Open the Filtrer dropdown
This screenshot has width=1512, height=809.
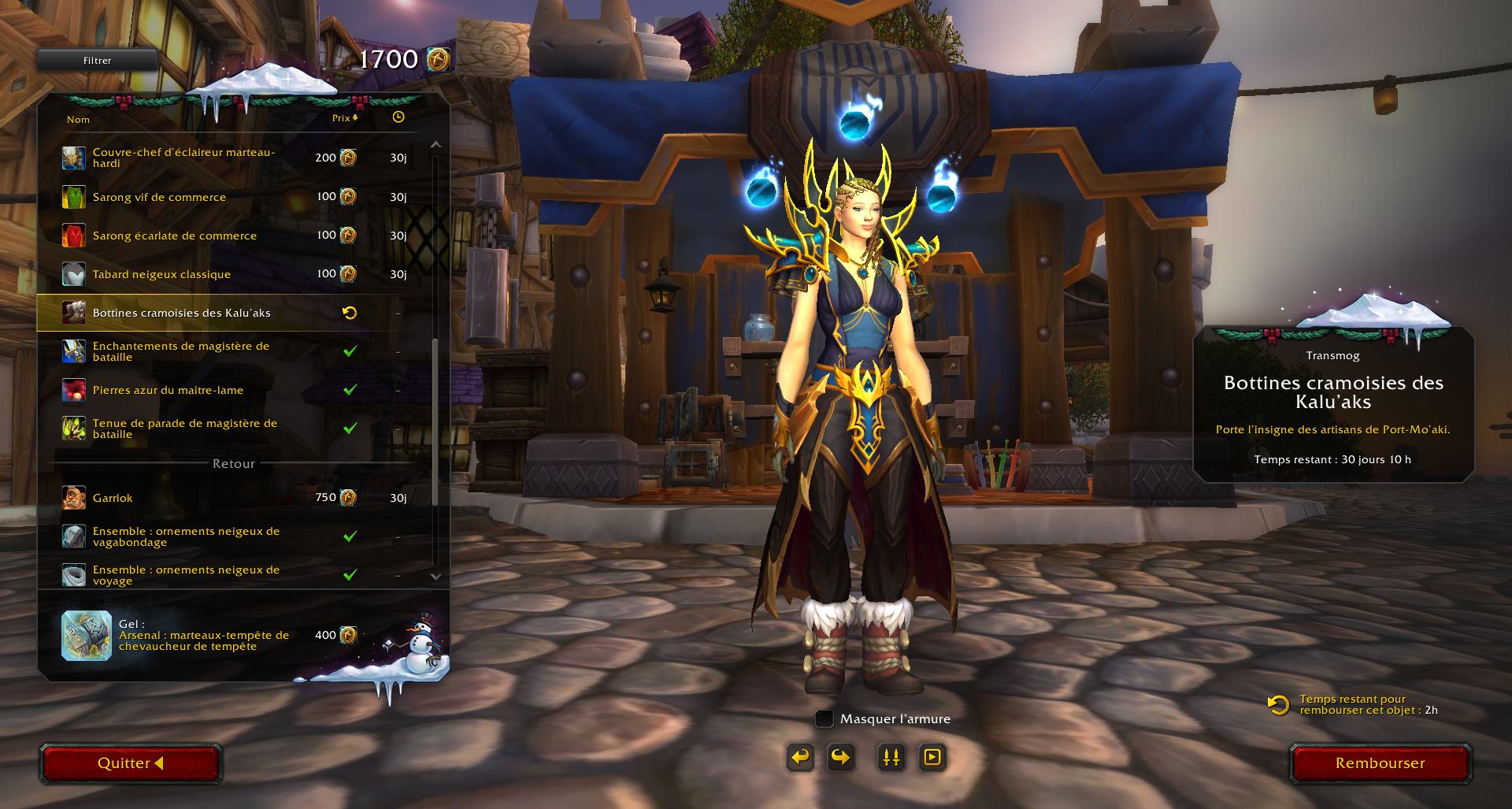coord(98,61)
